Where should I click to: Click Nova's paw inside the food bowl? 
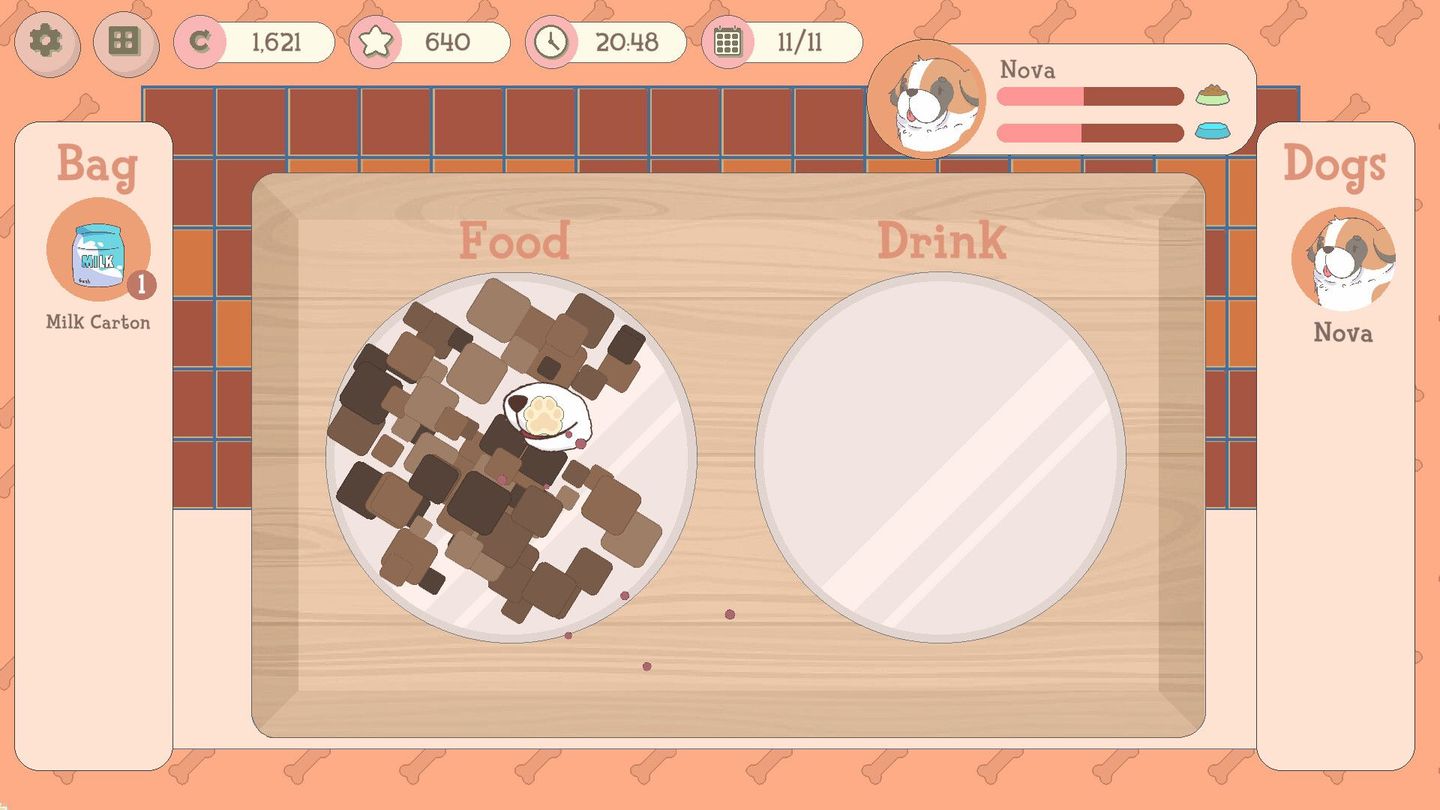tap(543, 415)
